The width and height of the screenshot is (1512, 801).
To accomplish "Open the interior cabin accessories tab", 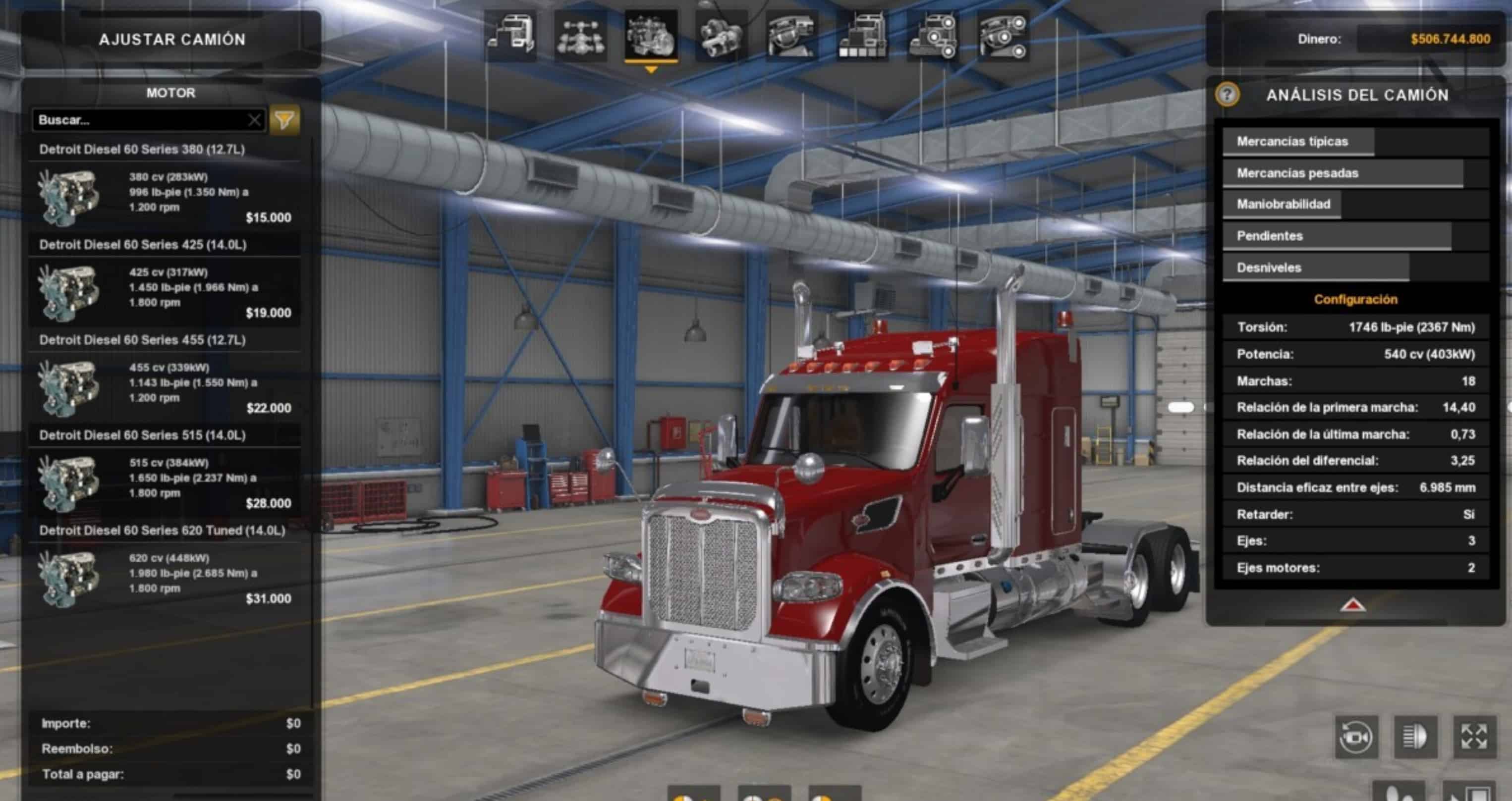I will click(1003, 36).
